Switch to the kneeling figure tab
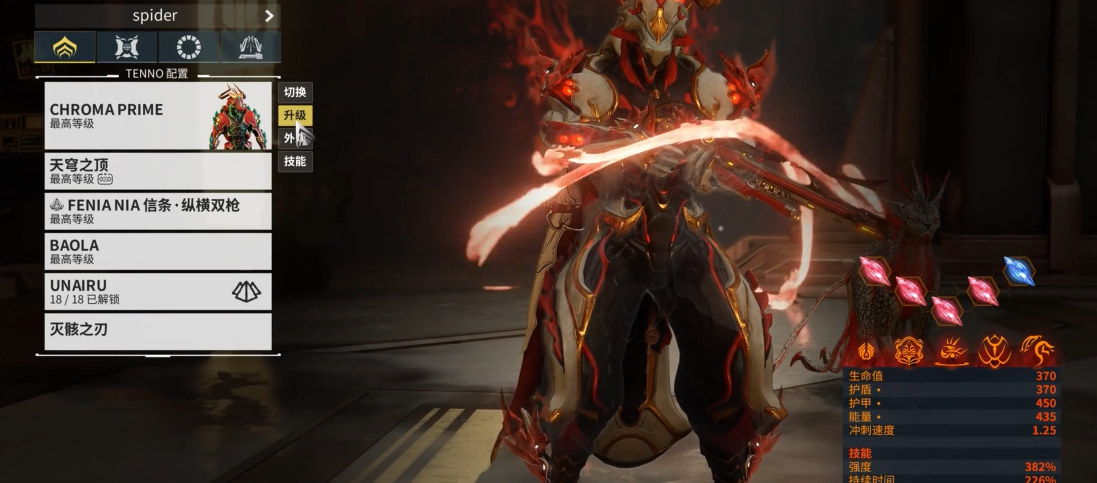 250,47
